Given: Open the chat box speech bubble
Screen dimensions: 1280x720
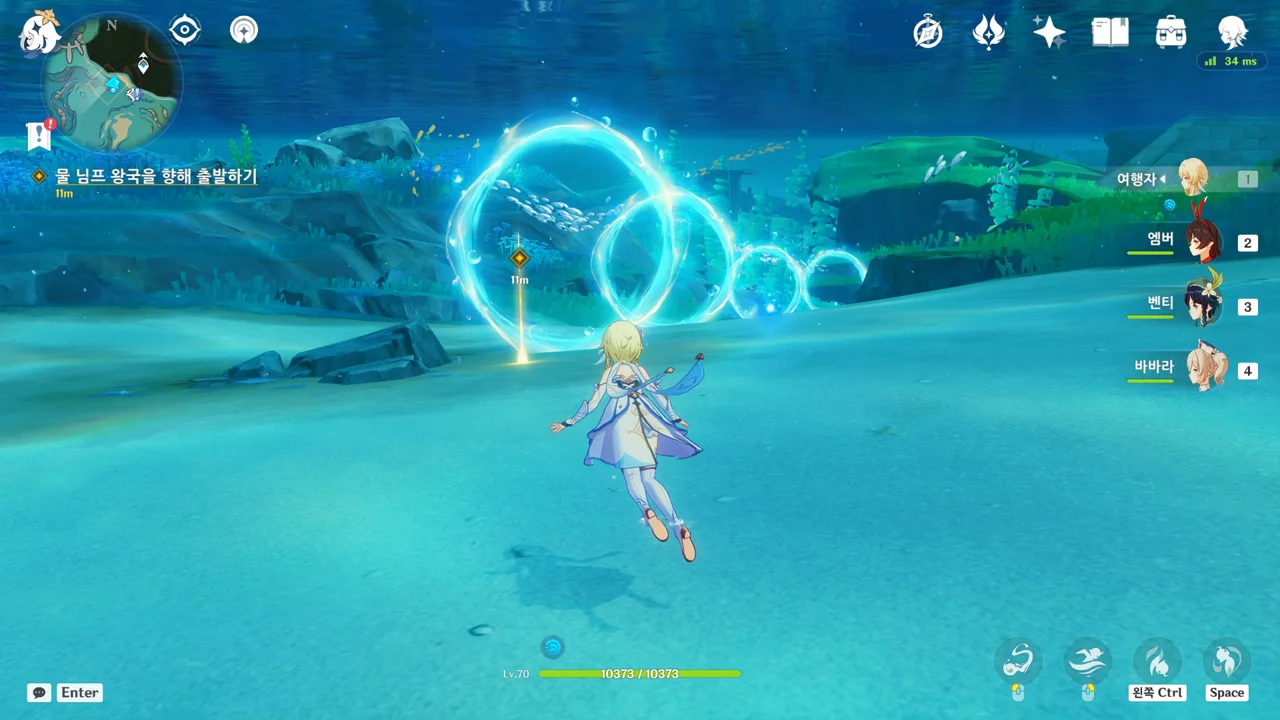Looking at the screenshot, I should pos(39,692).
